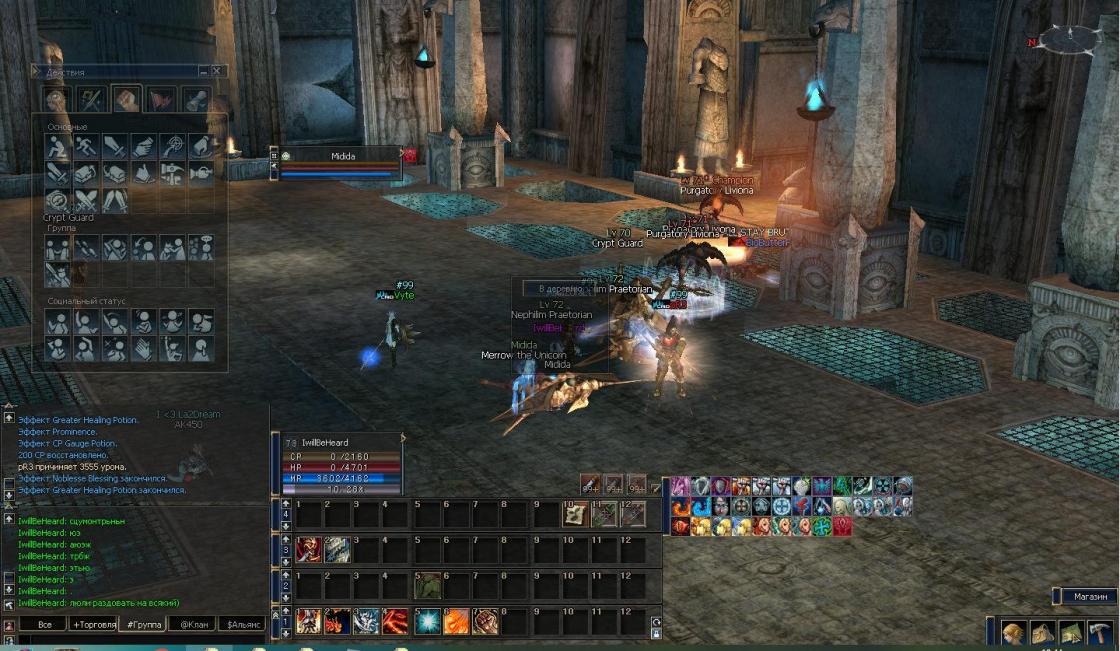Open the map icon in menu bar
Viewport: 1120px width, 651px height.
pyautogui.click(x=1071, y=633)
